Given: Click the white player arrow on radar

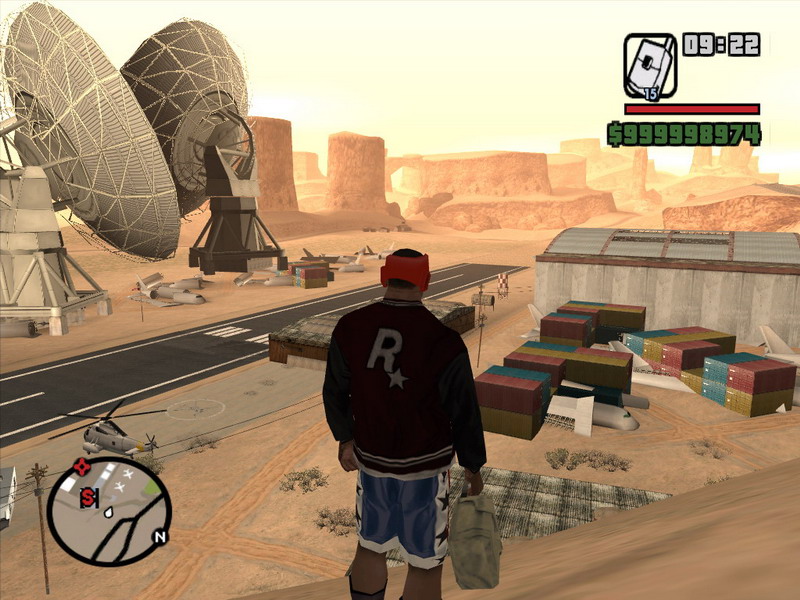Looking at the screenshot, I should tap(107, 510).
